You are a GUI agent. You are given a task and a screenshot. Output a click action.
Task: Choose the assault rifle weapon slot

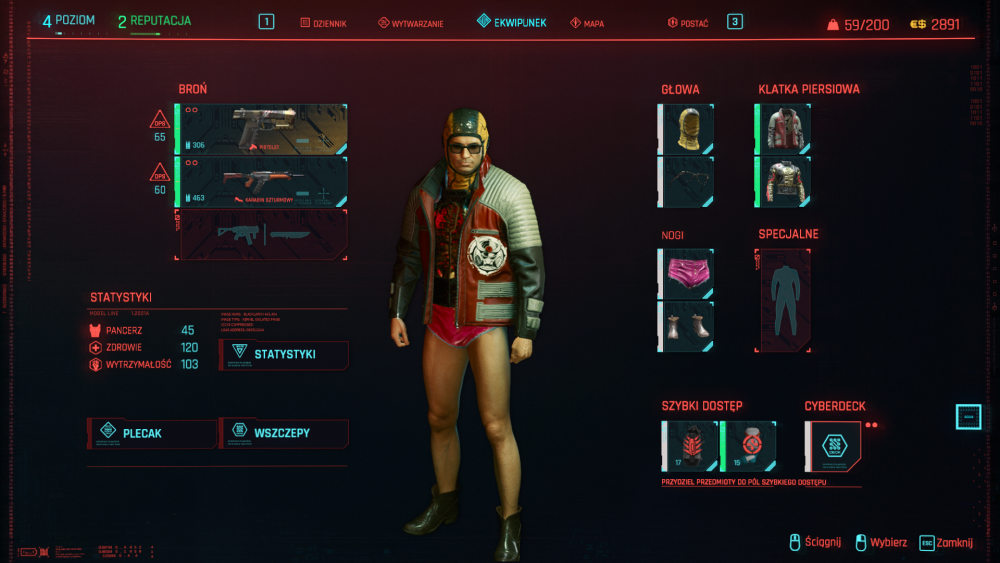click(x=262, y=181)
